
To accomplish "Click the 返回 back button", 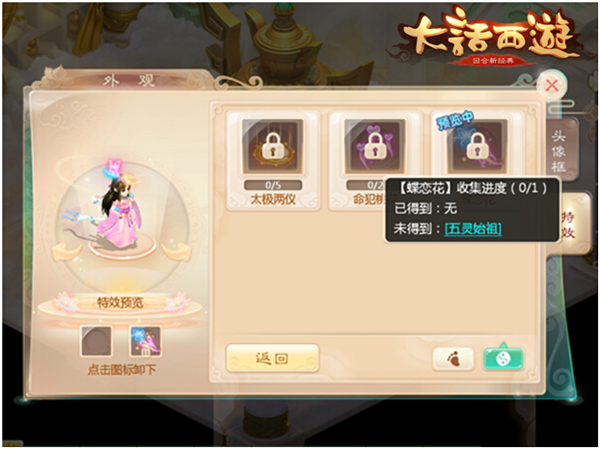I will [272, 358].
